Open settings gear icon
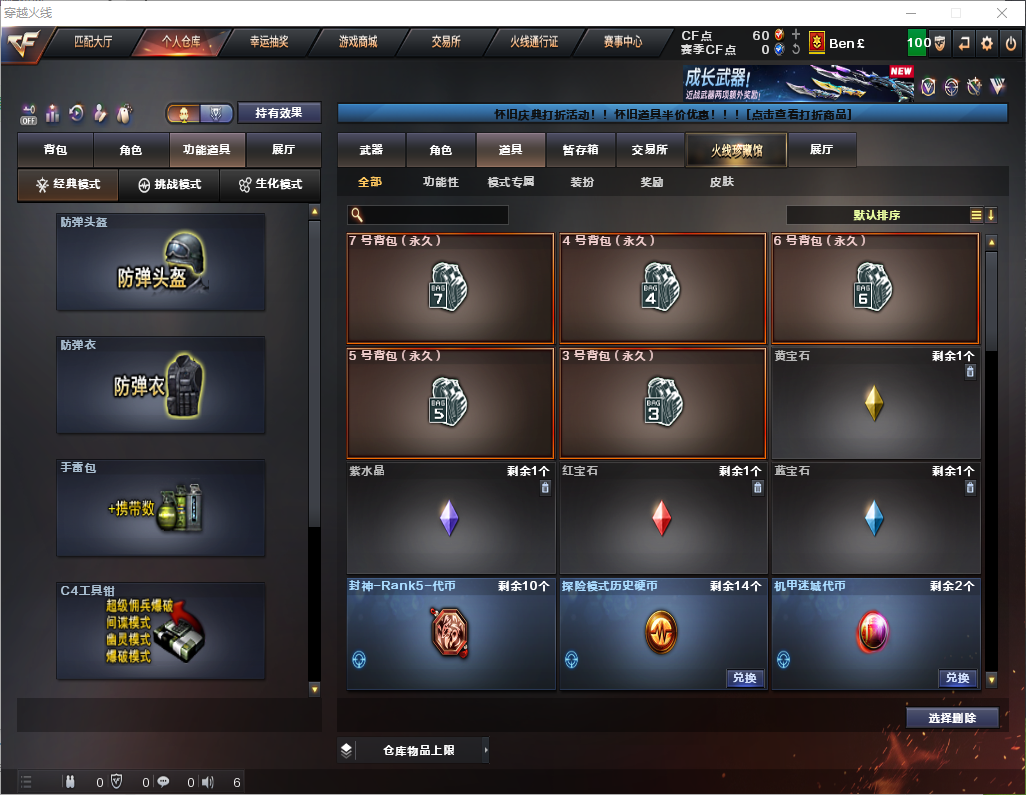This screenshot has width=1026, height=795. click(987, 43)
